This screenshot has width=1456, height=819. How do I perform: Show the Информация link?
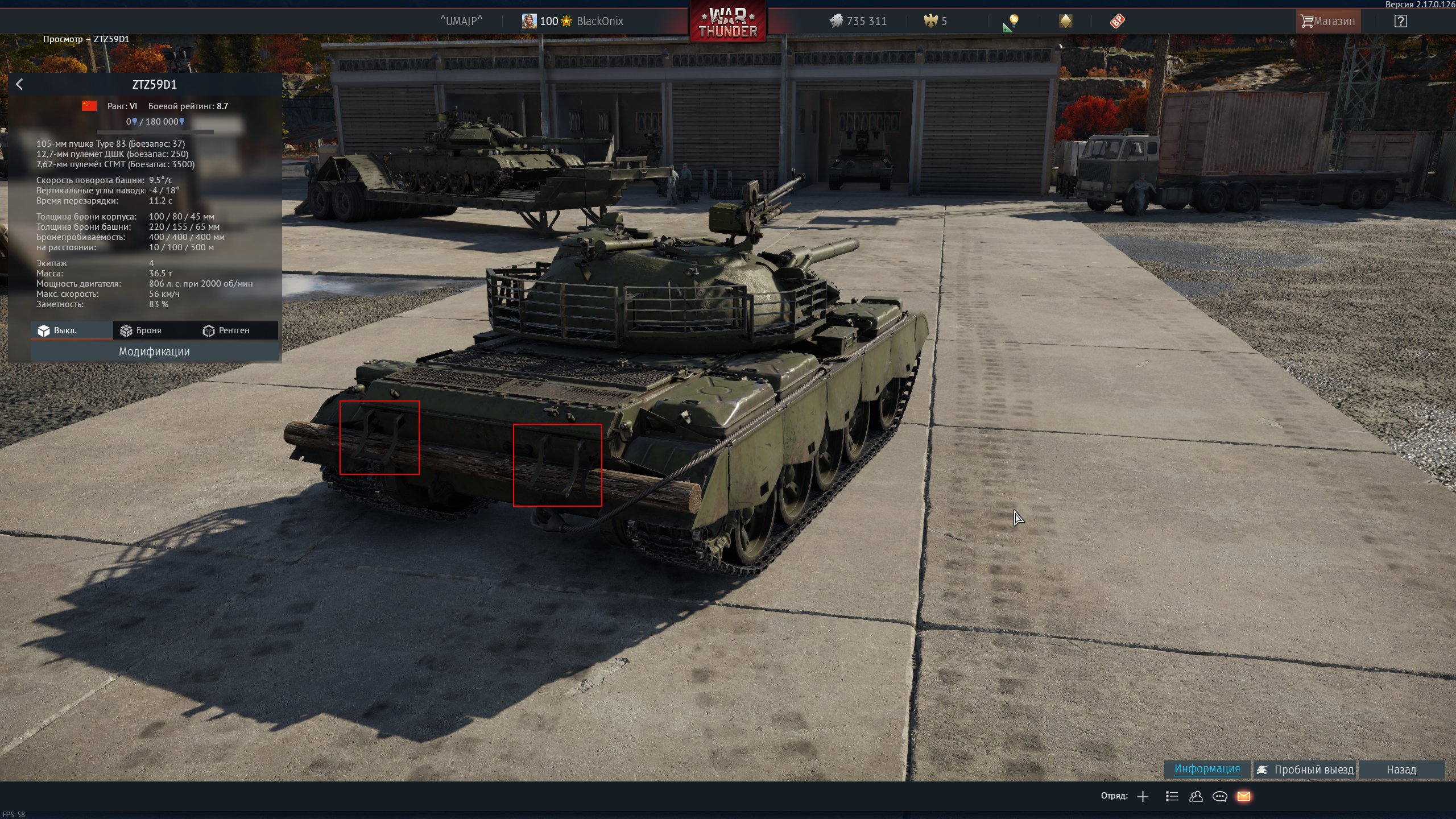(1207, 769)
